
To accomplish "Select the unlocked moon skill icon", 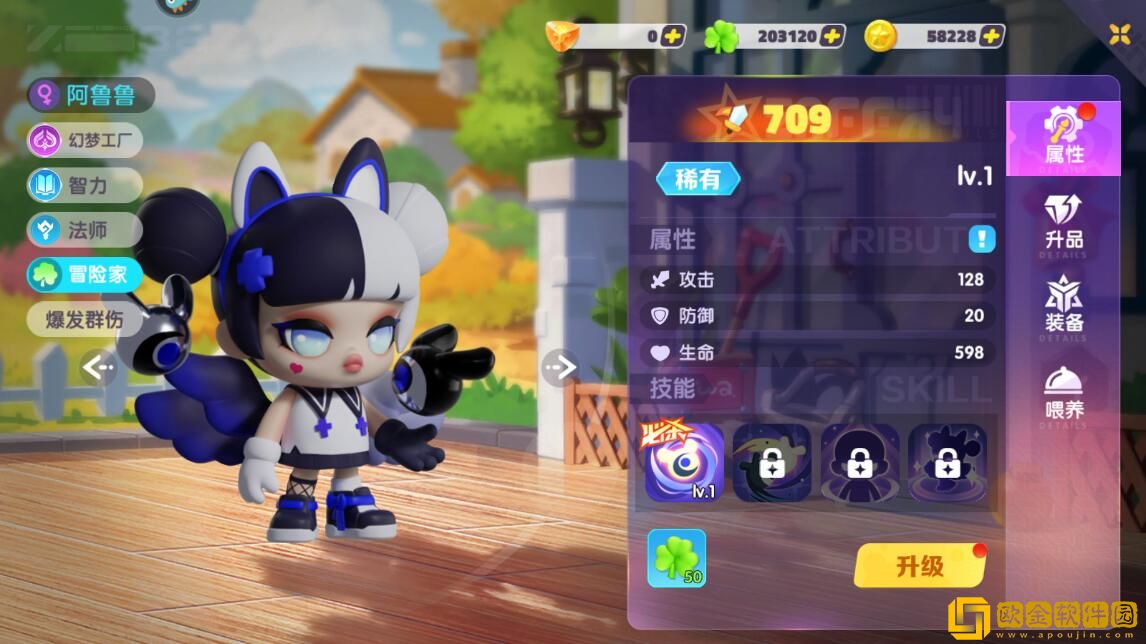I will point(684,462).
